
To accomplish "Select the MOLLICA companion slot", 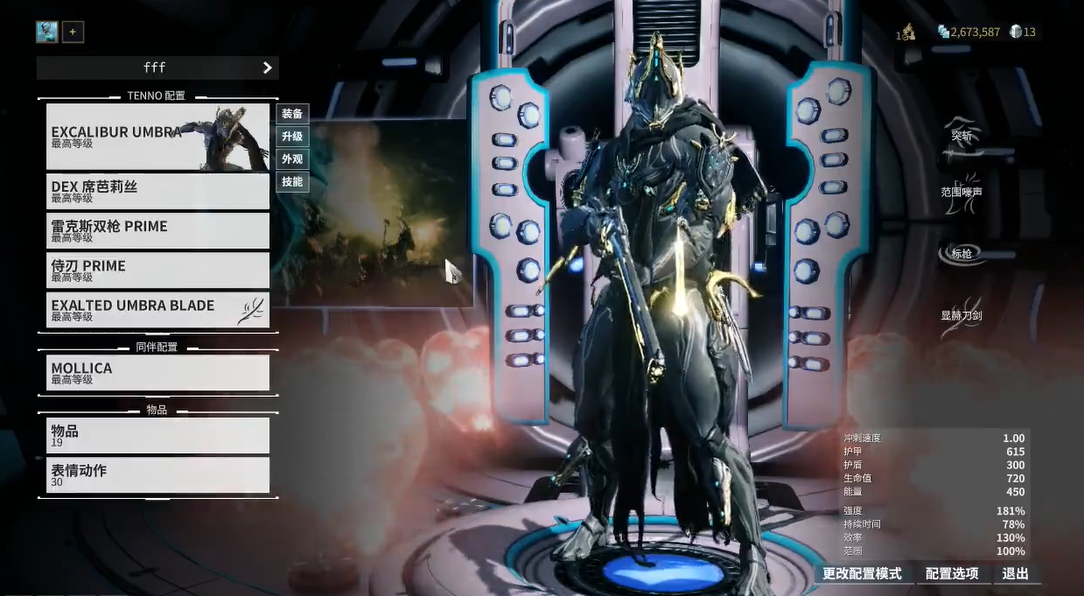I will pyautogui.click(x=157, y=373).
